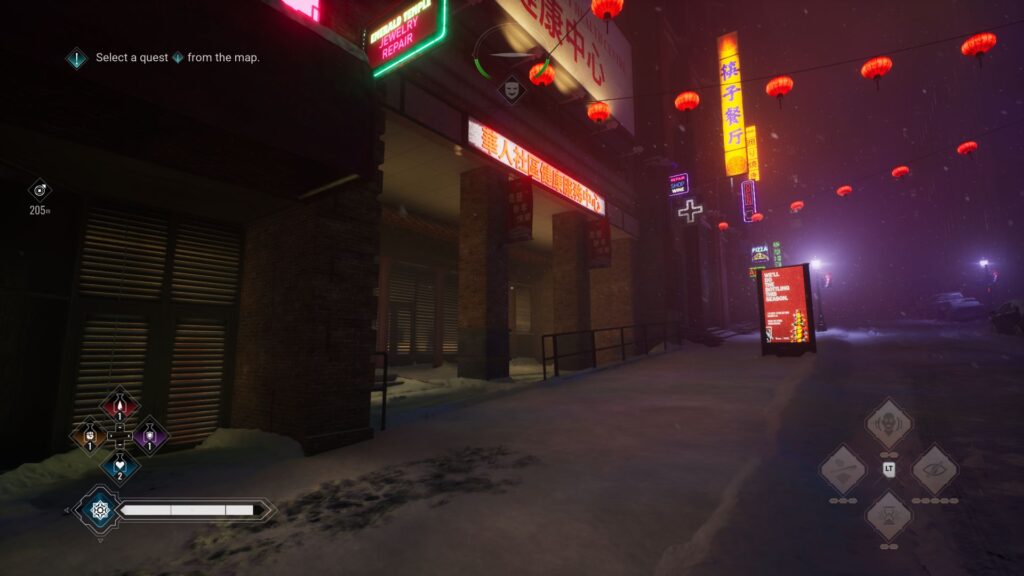Activate the screaming face ability
The image size is (1024, 576).
click(888, 423)
